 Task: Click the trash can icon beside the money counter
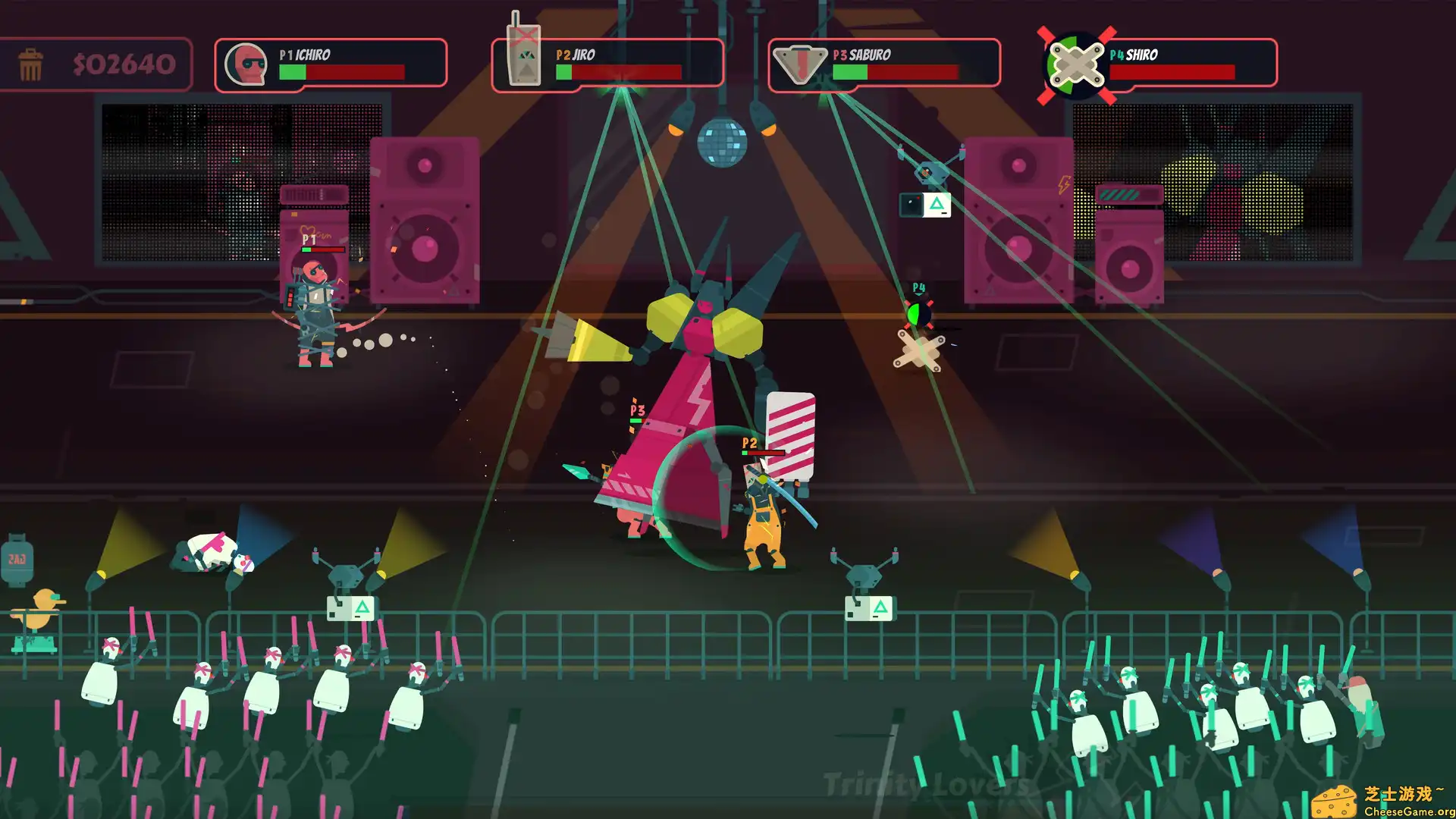coord(30,63)
